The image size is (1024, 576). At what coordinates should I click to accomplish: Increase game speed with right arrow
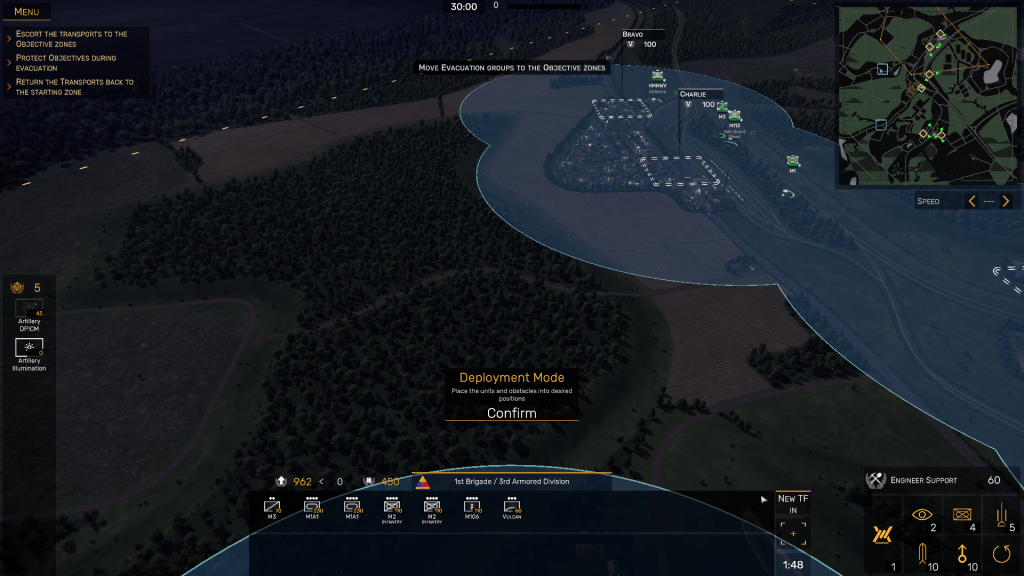coord(1008,201)
